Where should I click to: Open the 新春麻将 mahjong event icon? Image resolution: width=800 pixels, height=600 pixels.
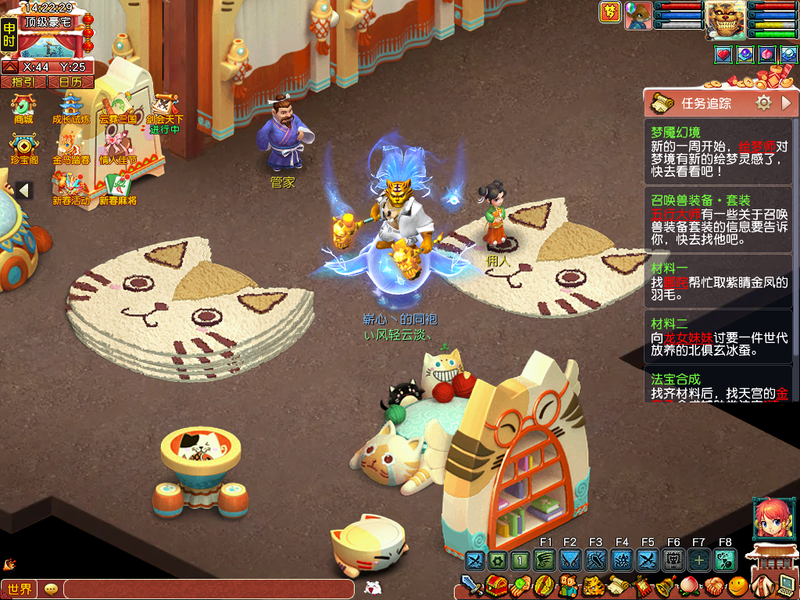click(x=116, y=188)
